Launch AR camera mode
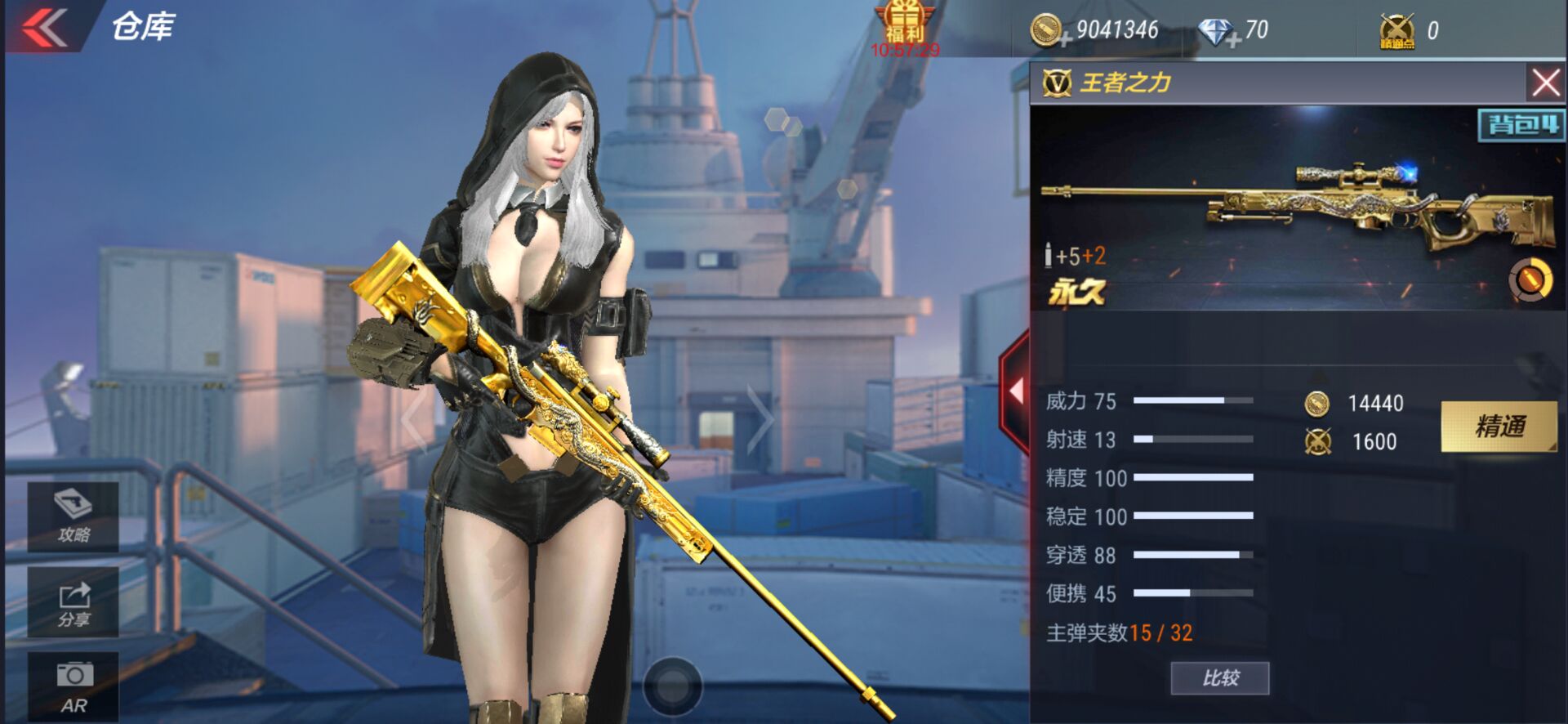Screen dimensions: 1568x724 (72, 685)
